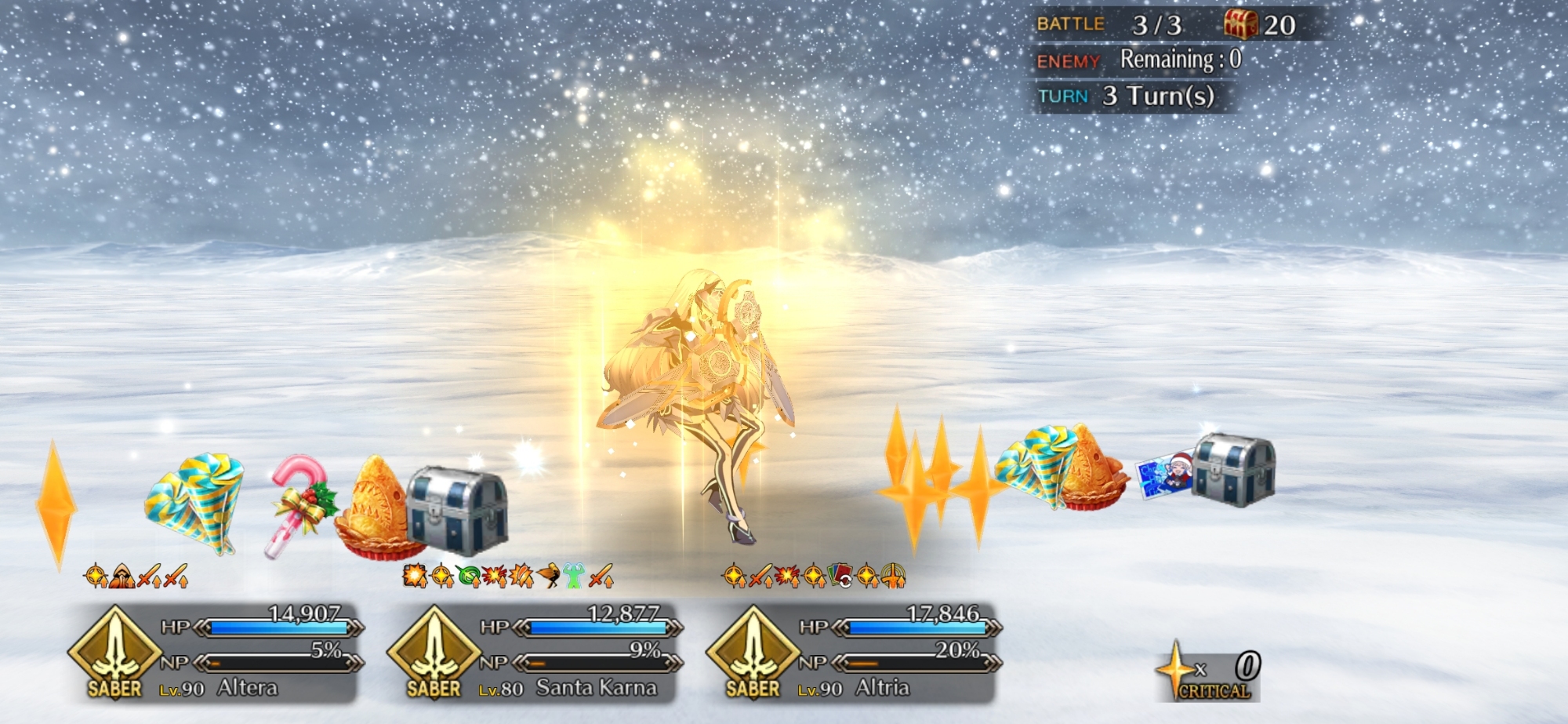Open Altera's servant status panel
The height and width of the screenshot is (724, 1568).
[x=216, y=653]
